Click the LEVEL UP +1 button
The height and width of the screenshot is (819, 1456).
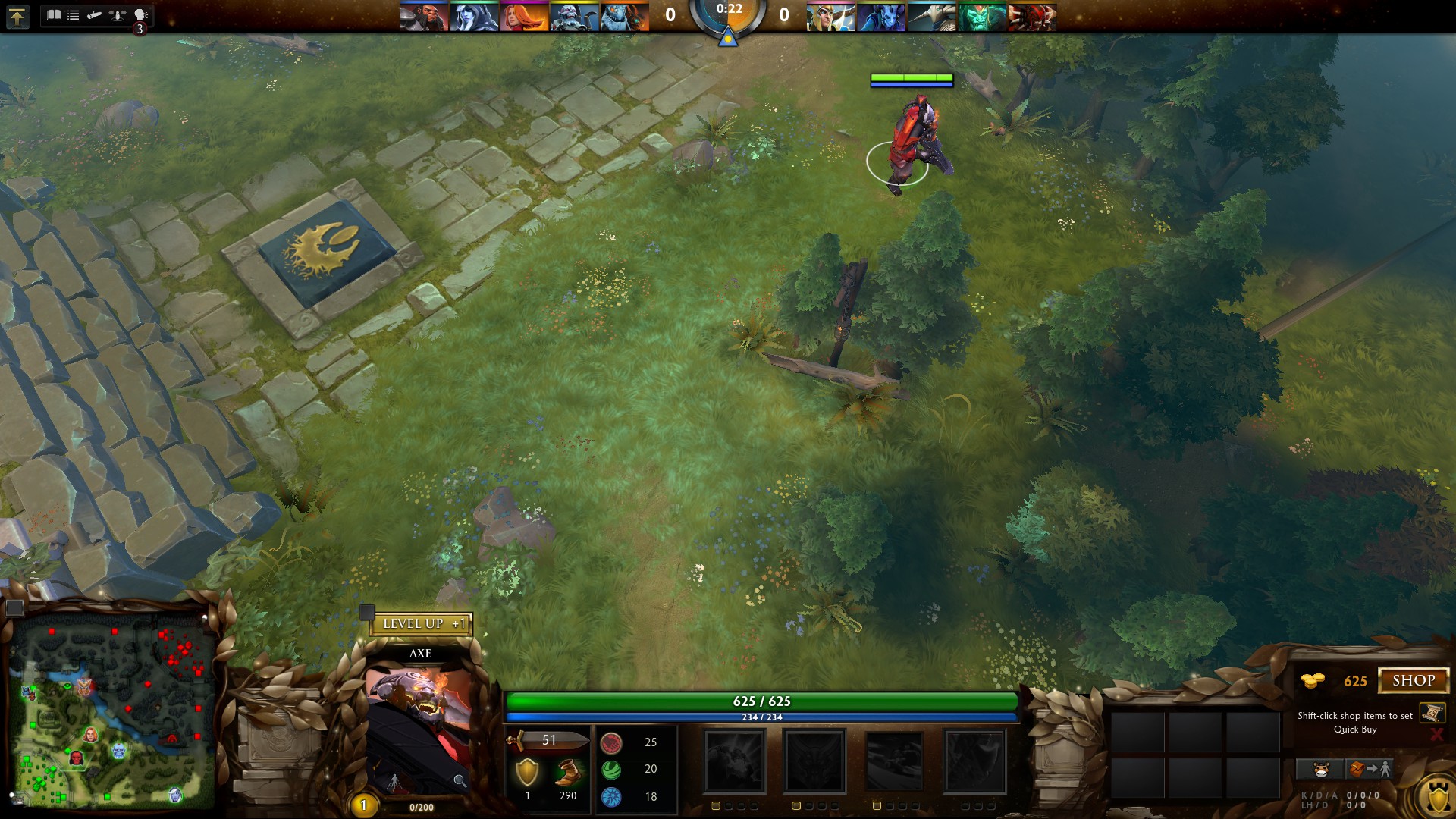[x=422, y=624]
